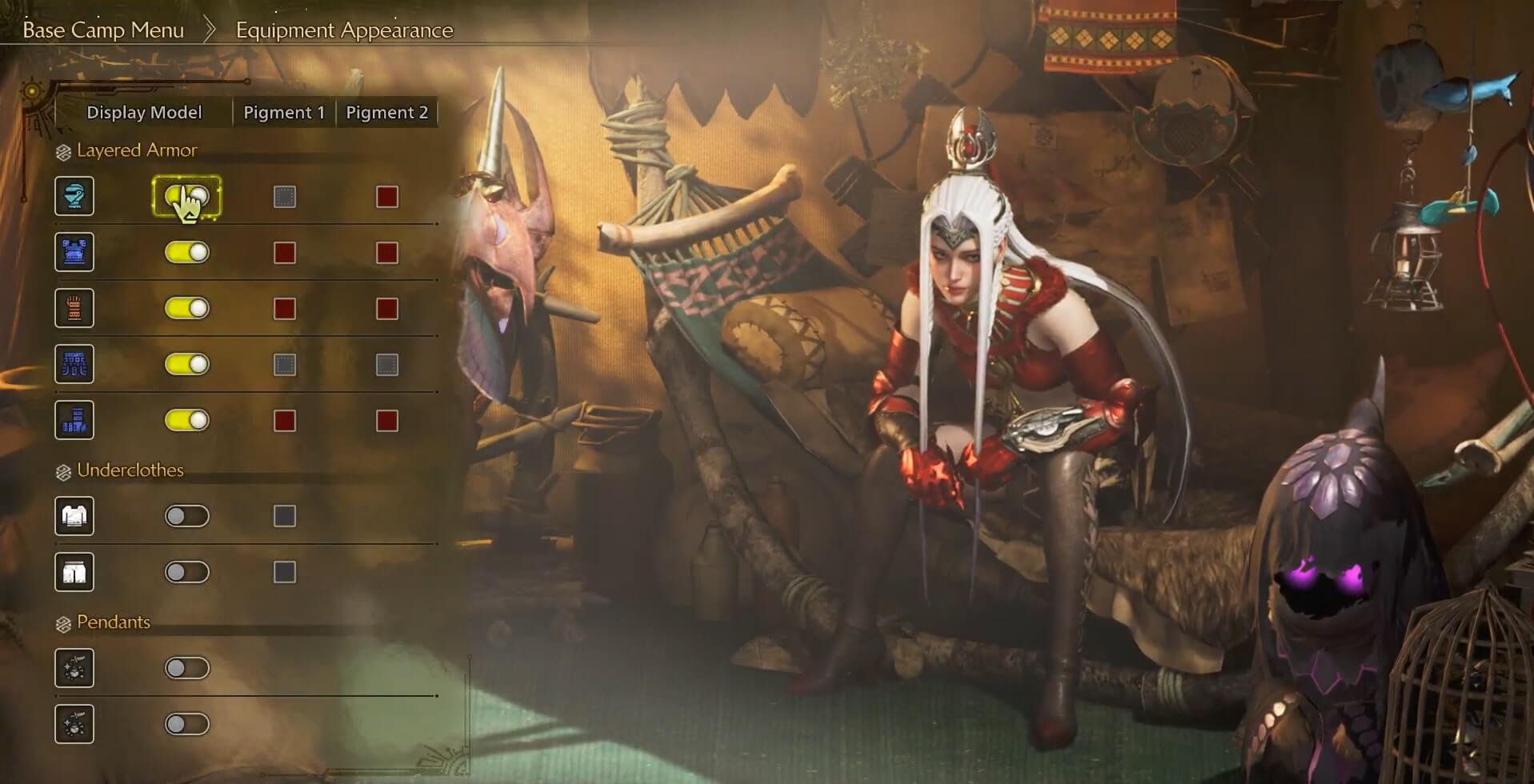Select the second pendant slot icon
This screenshot has width=1534, height=784.
(74, 724)
